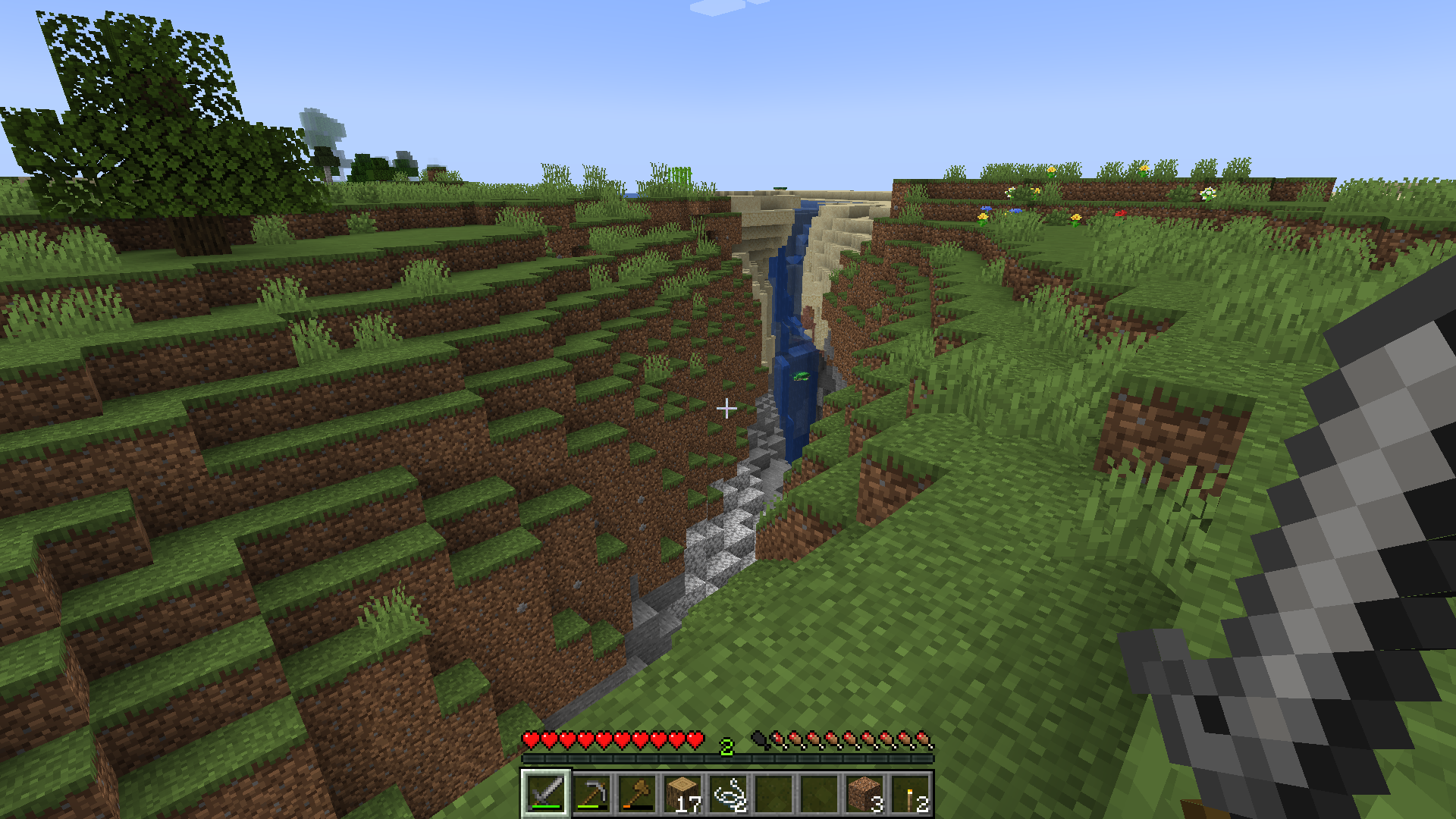Select the dirt block slot

864,793
